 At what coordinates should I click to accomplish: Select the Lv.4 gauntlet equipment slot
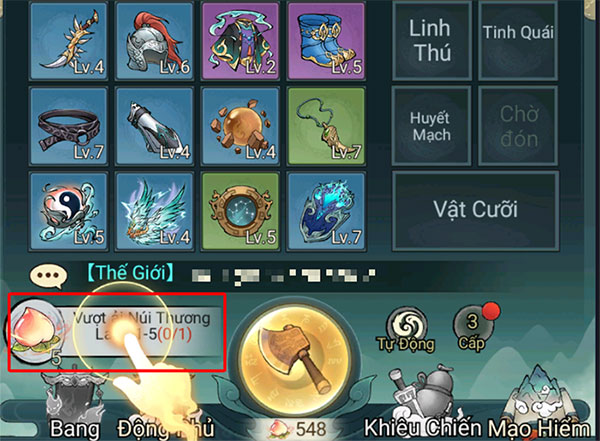point(152,126)
